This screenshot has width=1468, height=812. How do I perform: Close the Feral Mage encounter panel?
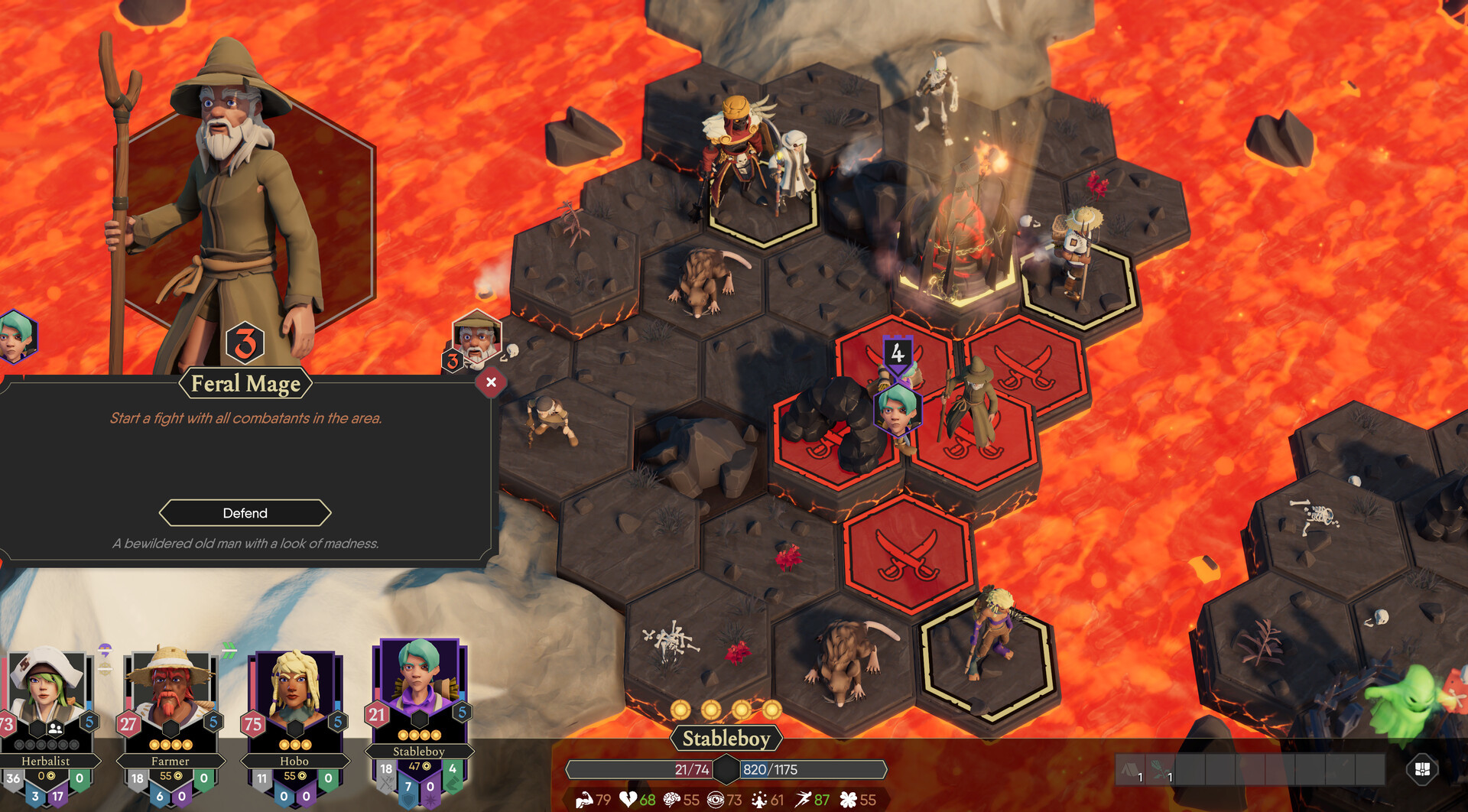491,382
